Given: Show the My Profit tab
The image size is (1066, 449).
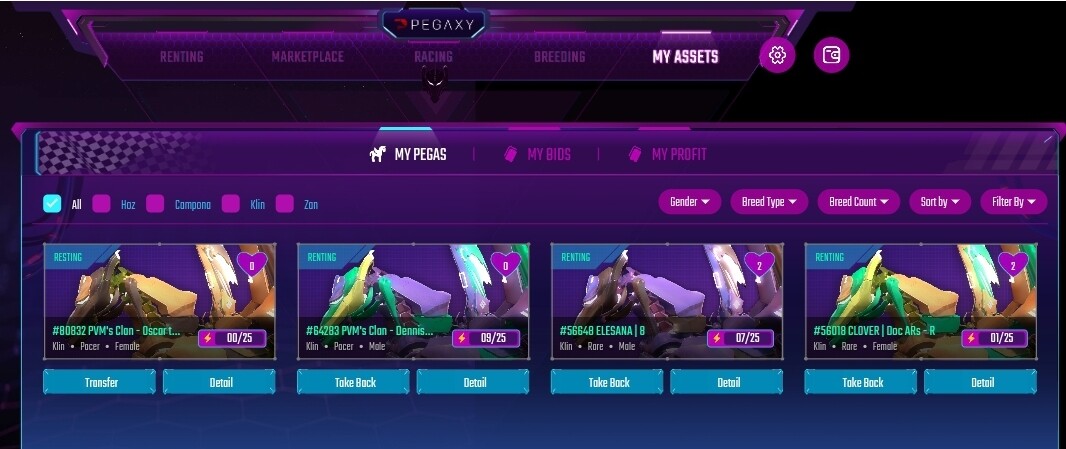Looking at the screenshot, I should point(667,154).
